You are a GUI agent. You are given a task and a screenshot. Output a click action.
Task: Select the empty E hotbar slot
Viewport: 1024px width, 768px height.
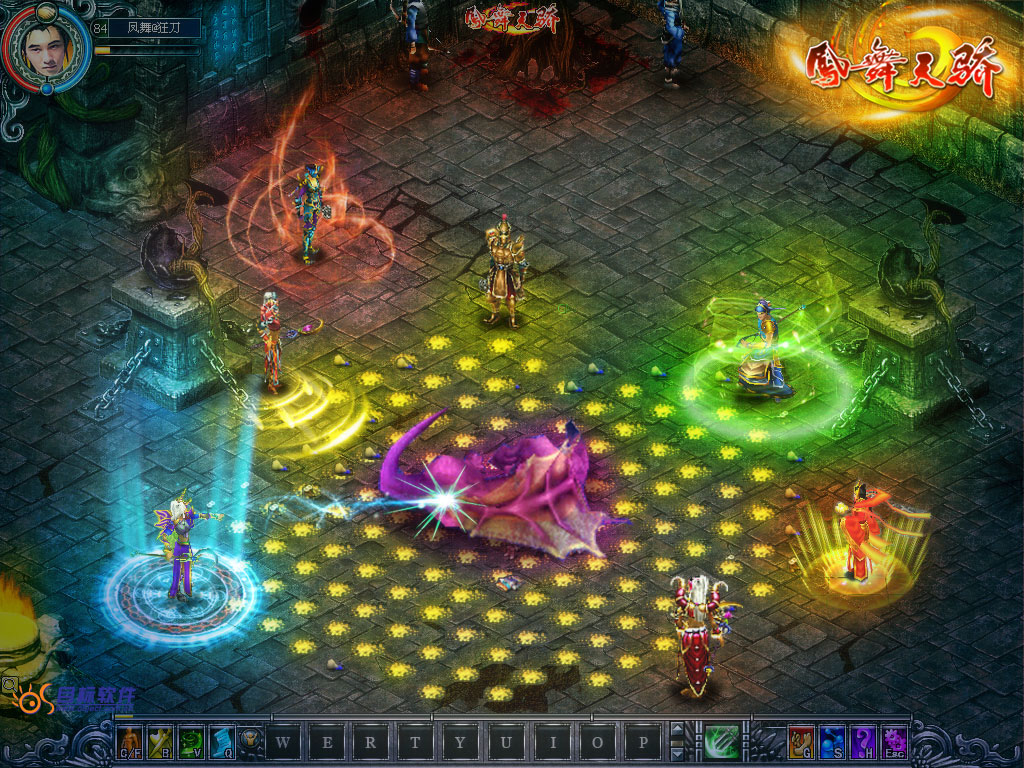click(x=327, y=742)
